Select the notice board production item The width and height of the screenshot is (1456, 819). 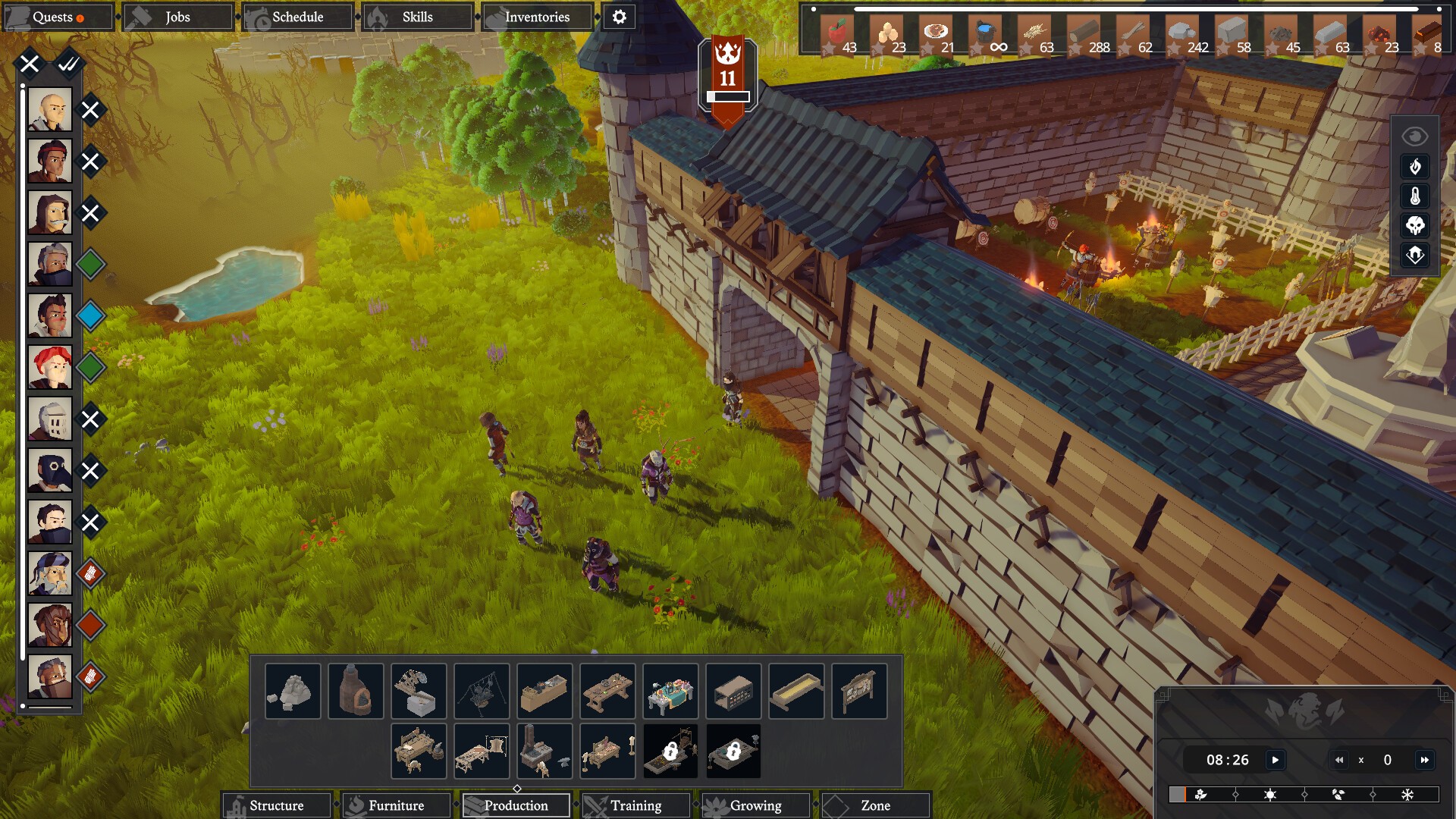coord(859,691)
